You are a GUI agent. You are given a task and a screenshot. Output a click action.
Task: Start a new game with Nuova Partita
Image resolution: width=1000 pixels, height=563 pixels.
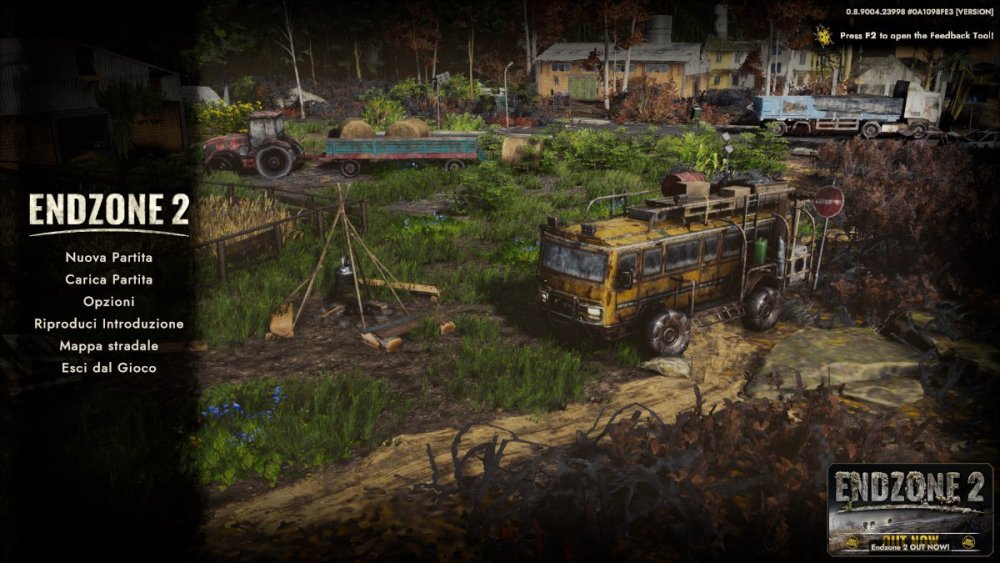(108, 257)
